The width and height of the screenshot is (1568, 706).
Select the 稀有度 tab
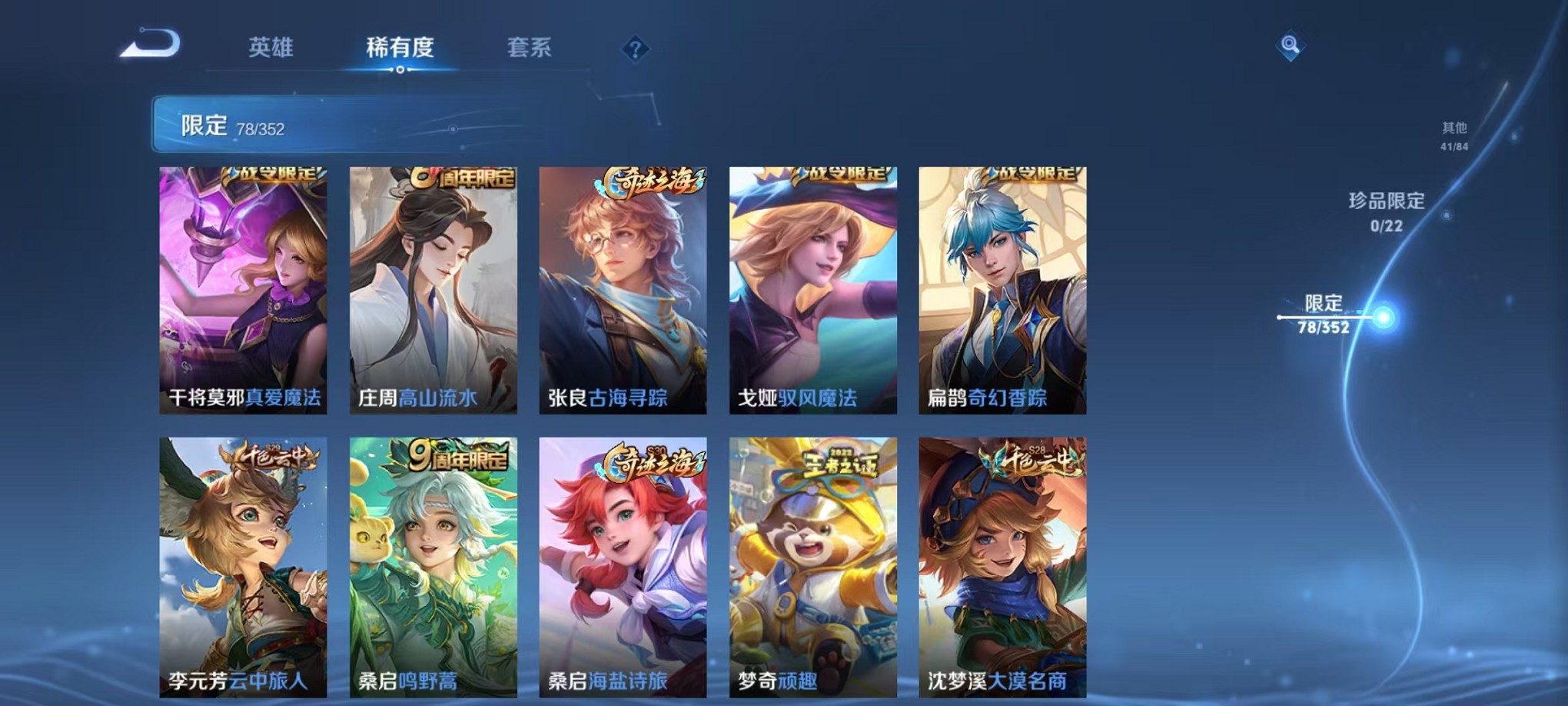point(400,48)
